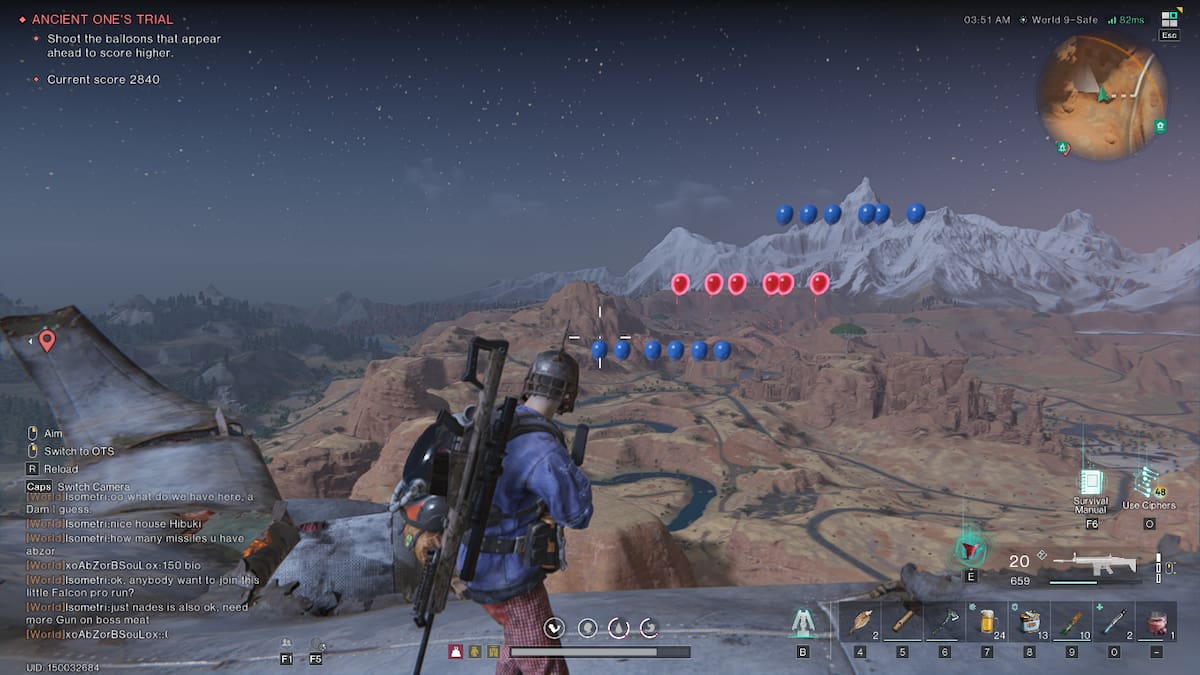The width and height of the screenshot is (1200, 675).
Task: Select the dried fish hotbar slot
Action: [859, 622]
